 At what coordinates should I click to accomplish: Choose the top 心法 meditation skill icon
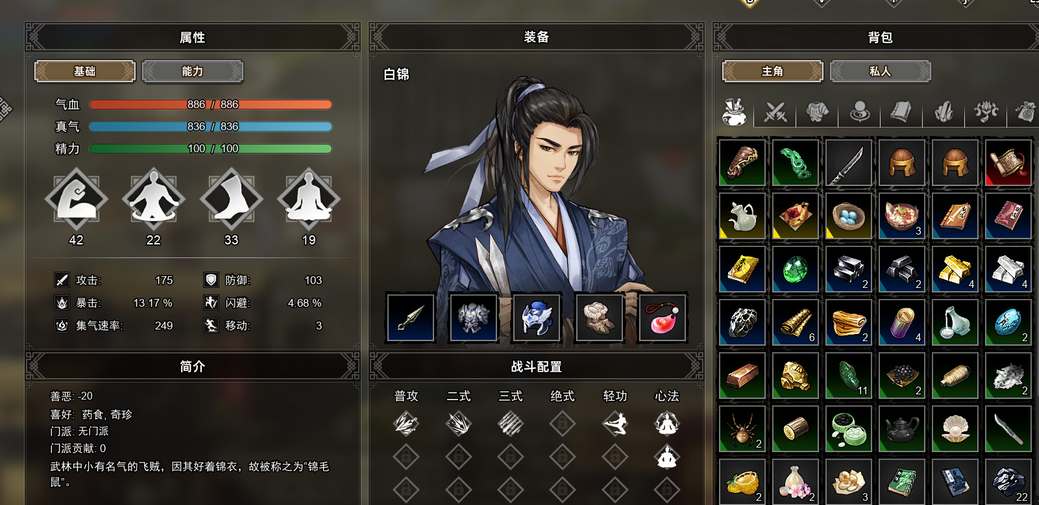(667, 424)
